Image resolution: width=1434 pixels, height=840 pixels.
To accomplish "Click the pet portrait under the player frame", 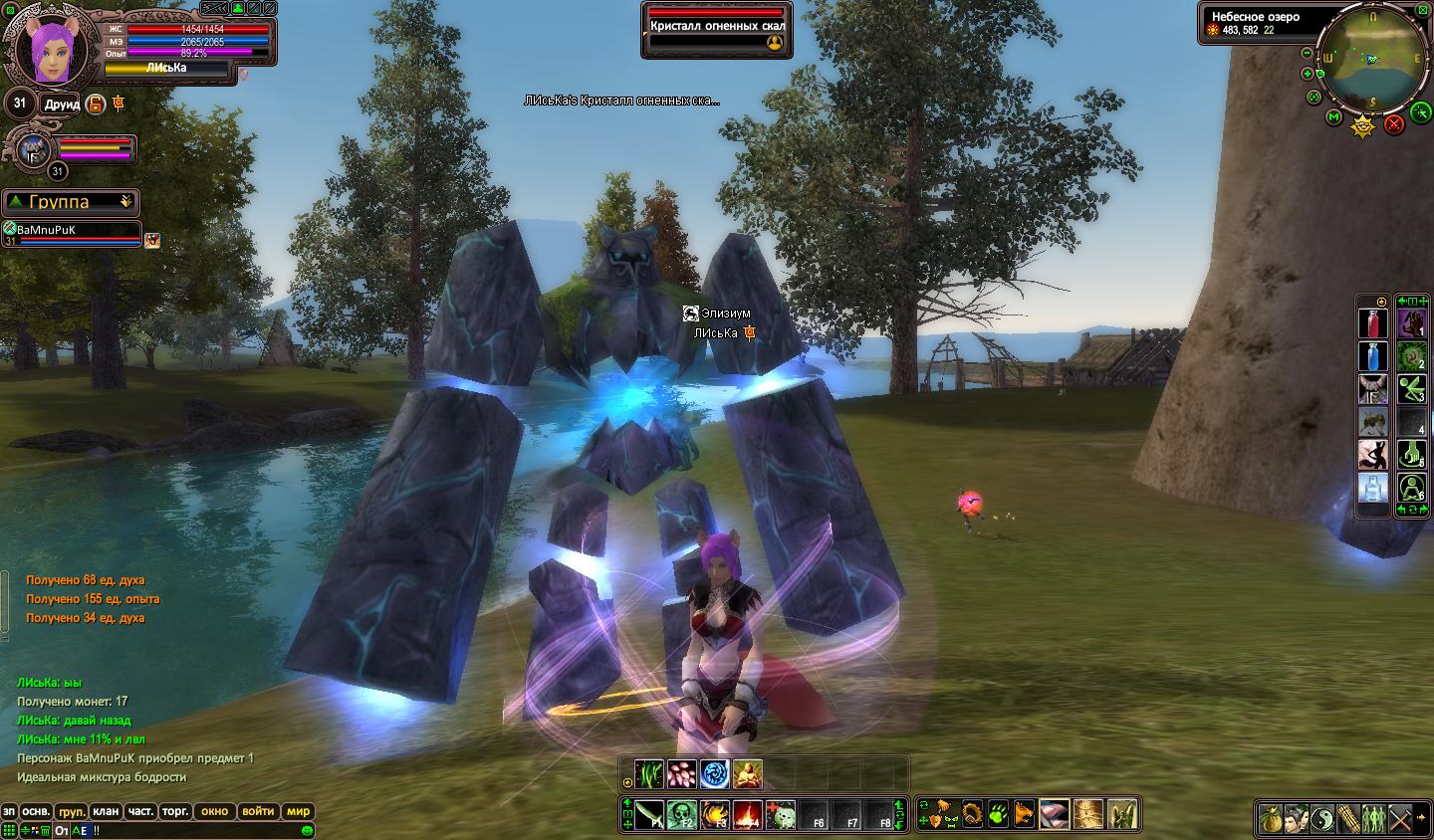I will coord(34,150).
